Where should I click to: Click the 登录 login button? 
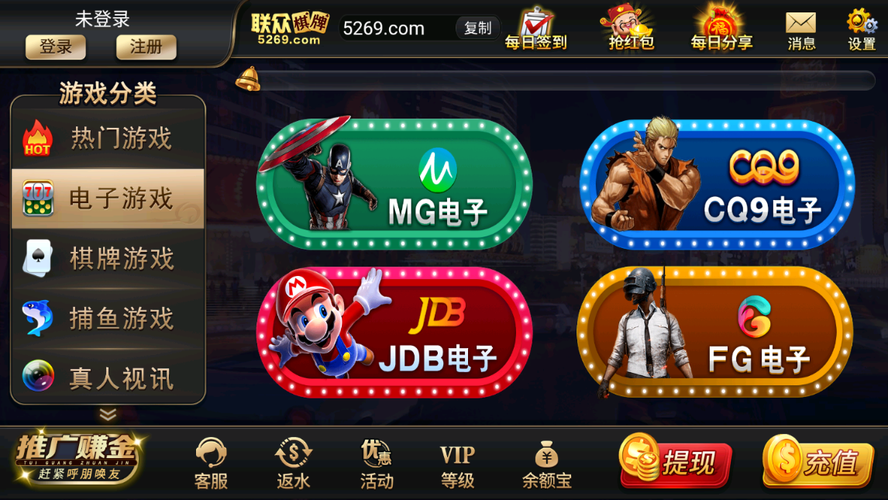coord(55,47)
